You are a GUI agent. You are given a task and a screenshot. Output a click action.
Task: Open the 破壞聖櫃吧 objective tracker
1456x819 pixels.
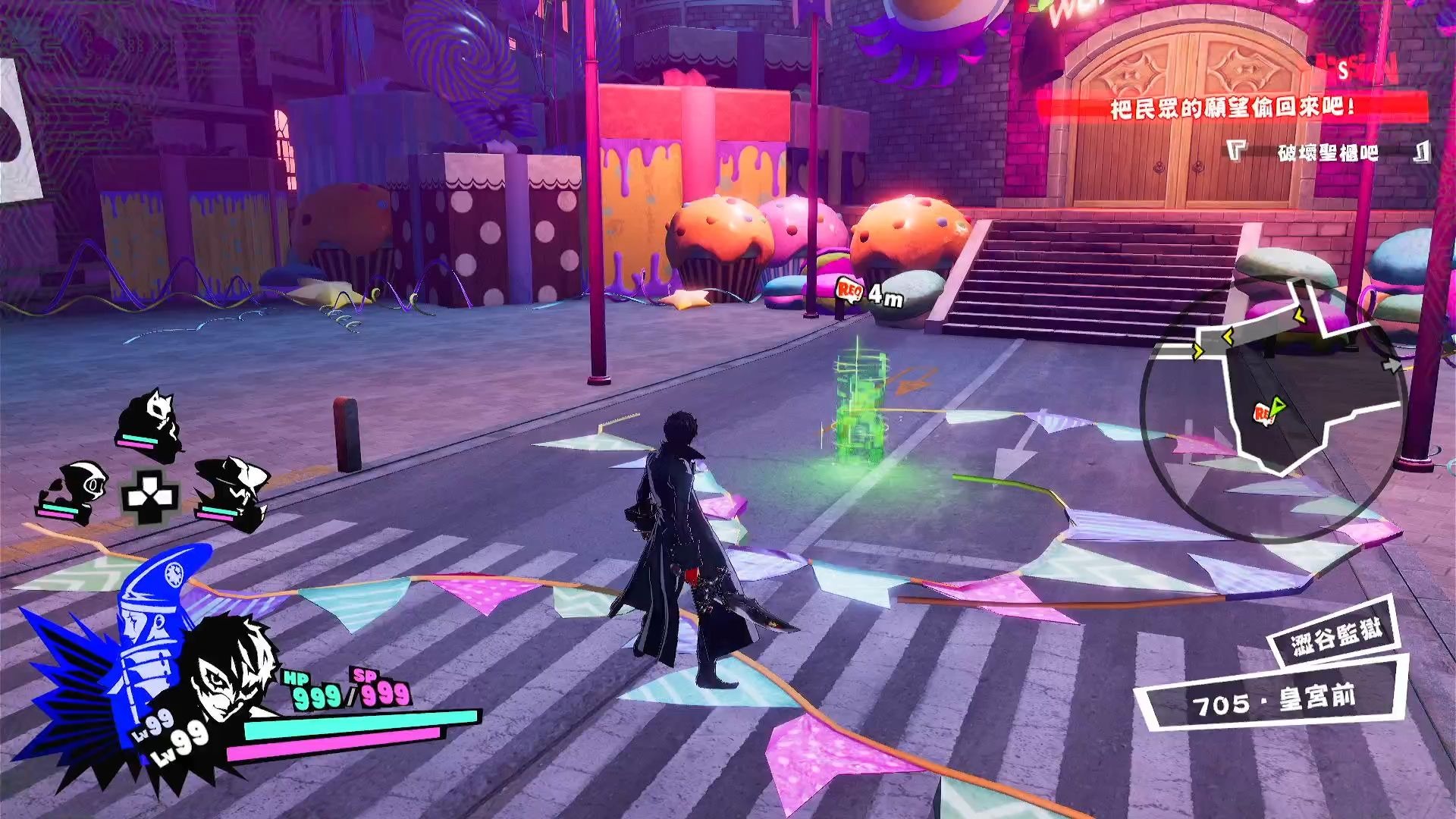coord(1327,152)
